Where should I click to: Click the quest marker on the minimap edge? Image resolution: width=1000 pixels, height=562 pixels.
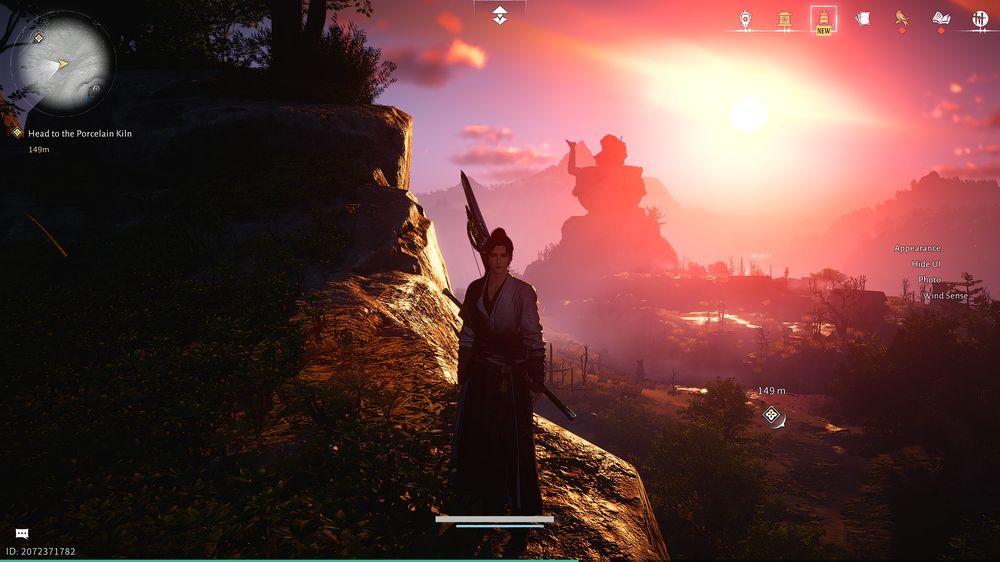(x=38, y=38)
